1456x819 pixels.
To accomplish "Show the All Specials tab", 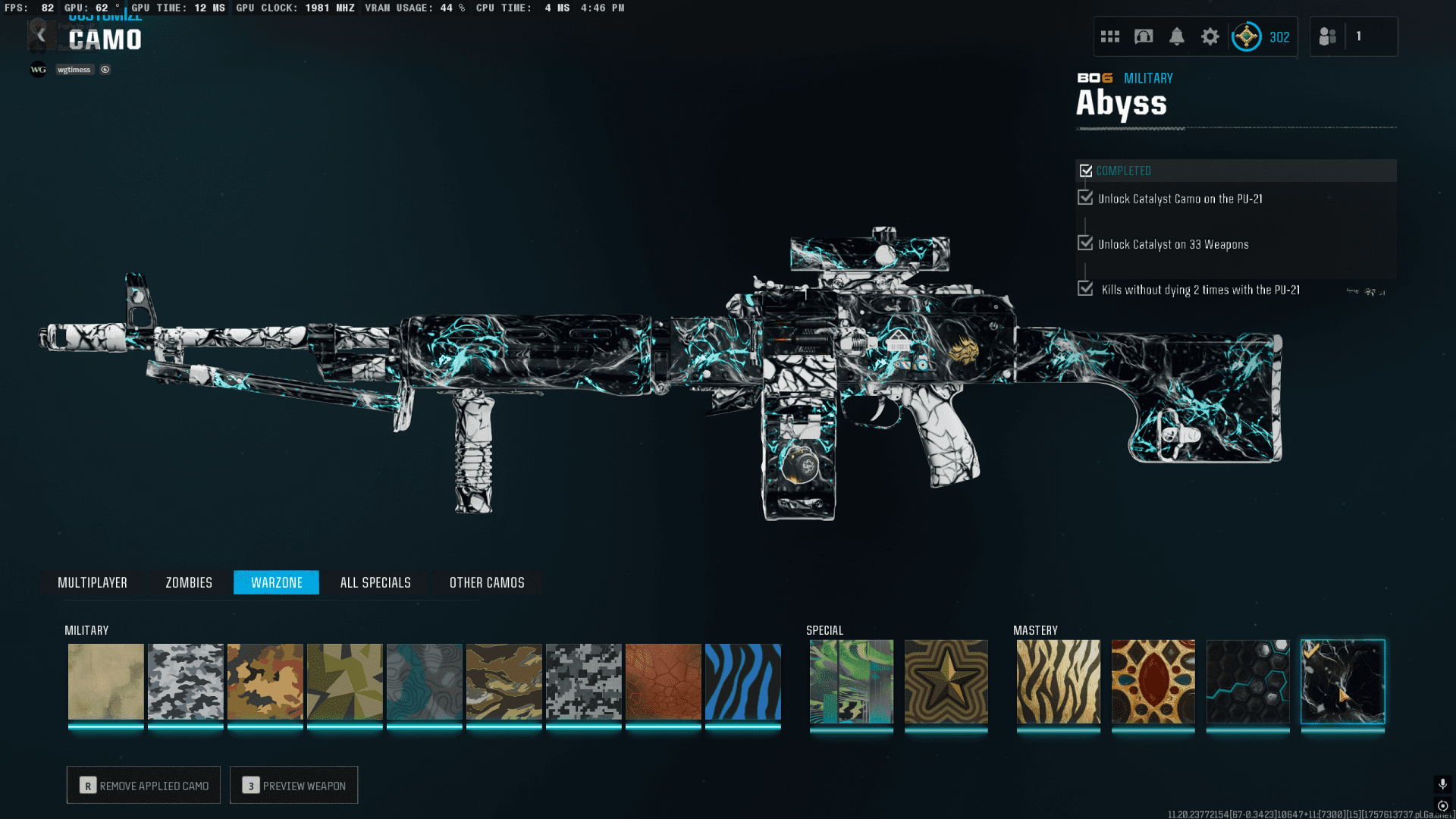I will point(375,582).
